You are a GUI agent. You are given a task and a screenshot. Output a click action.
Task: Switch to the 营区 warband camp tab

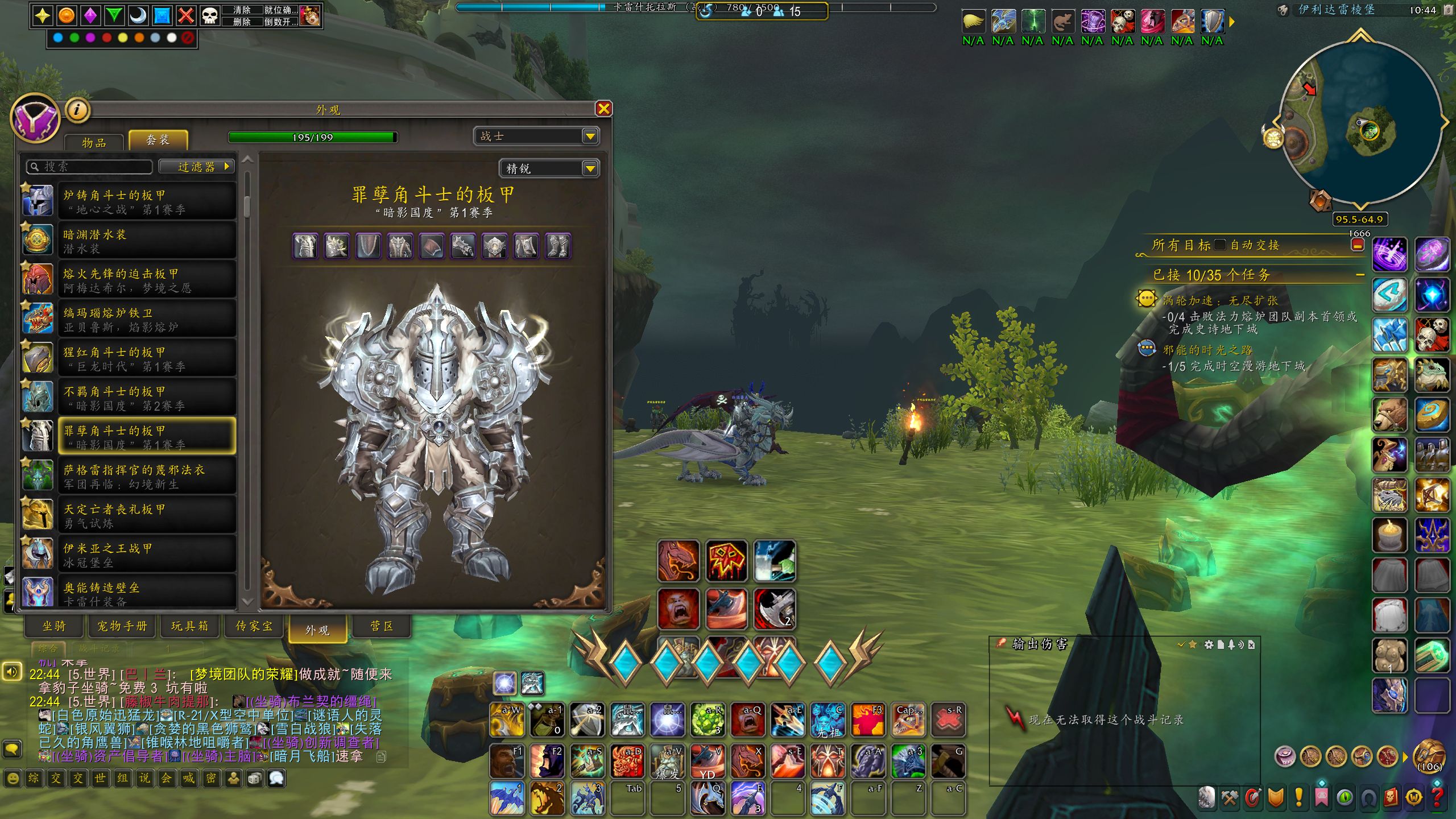[x=382, y=626]
